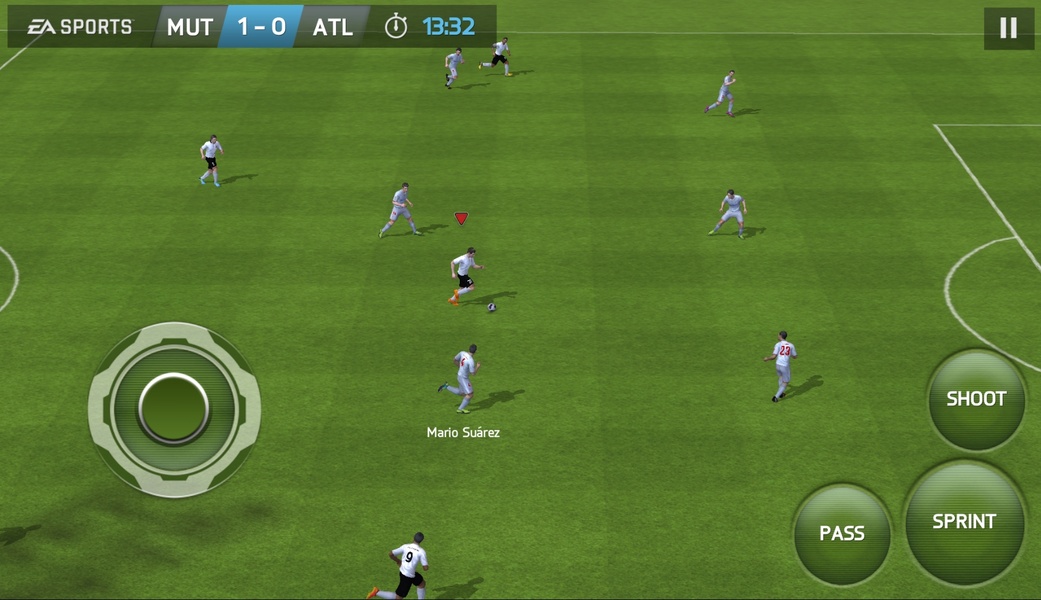Tap the SHOOT button
The image size is (1041, 600).
click(x=976, y=399)
